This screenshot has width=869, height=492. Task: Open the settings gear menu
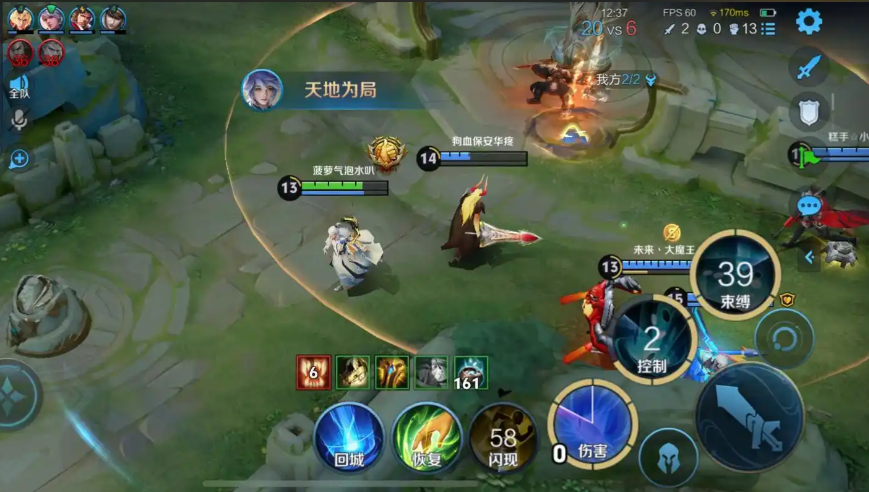point(808,21)
